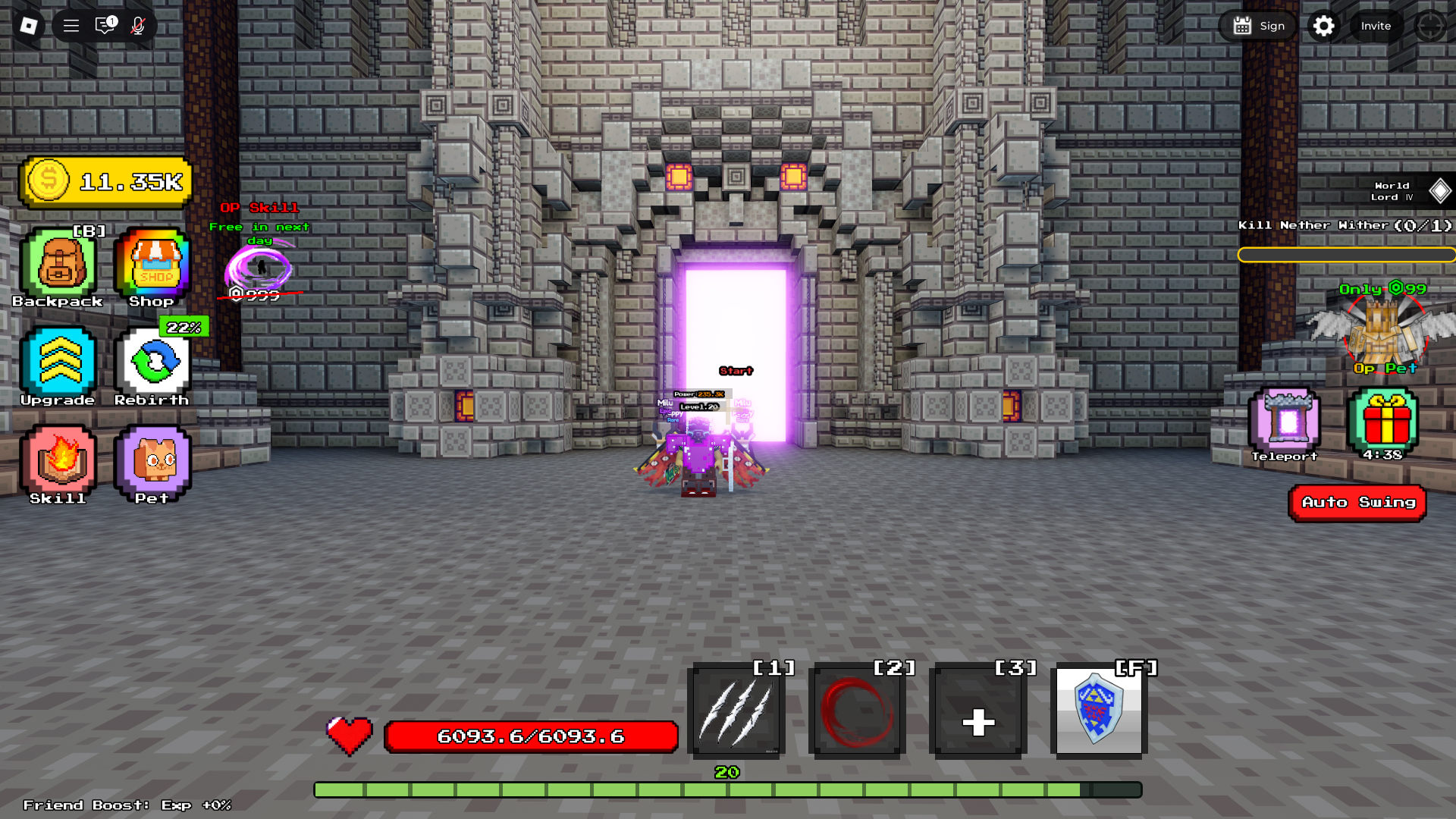Open the Roblox main menu
The height and width of the screenshot is (819, 1456).
70,25
